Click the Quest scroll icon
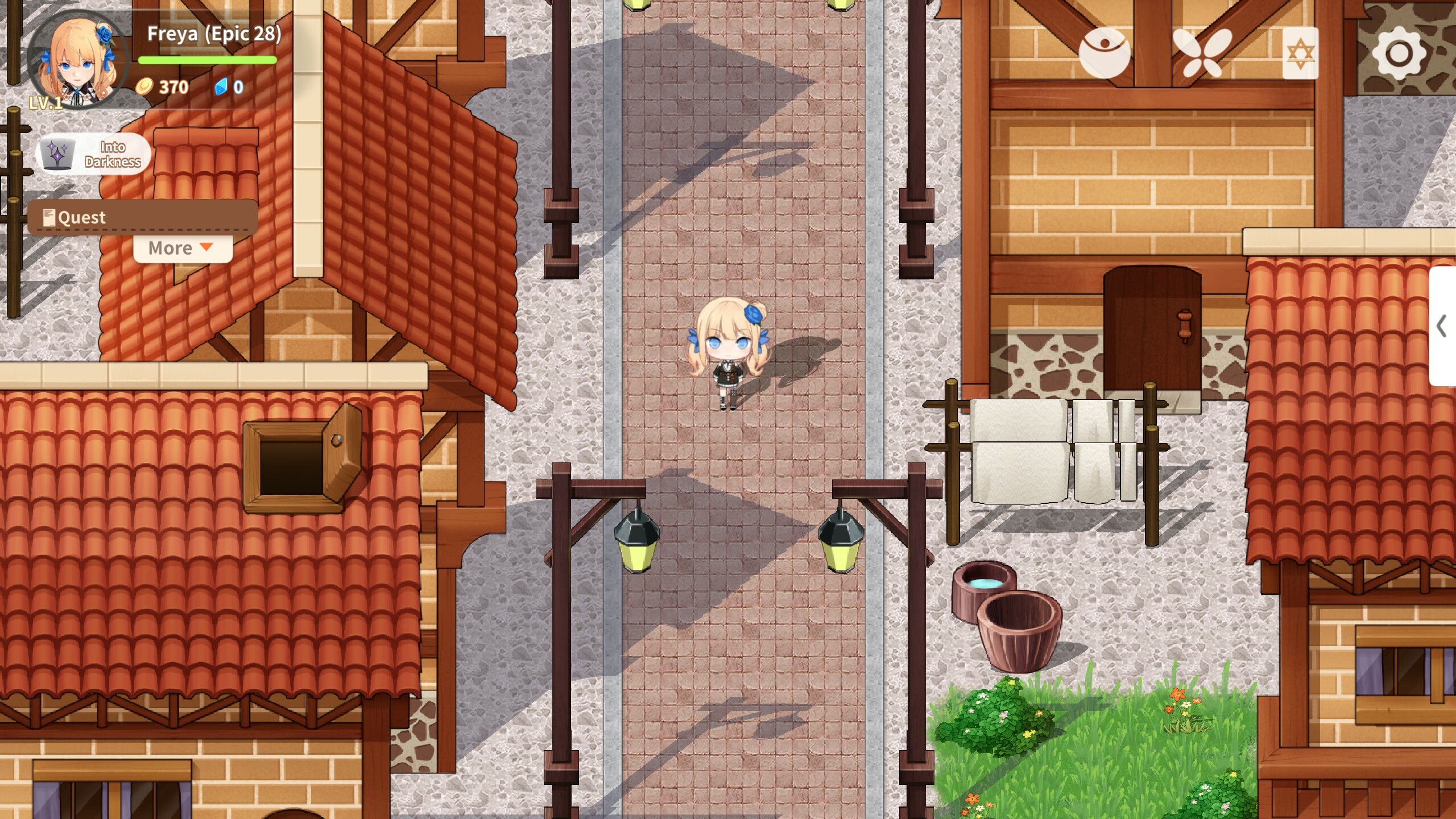Viewport: 1456px width, 819px height. click(49, 216)
